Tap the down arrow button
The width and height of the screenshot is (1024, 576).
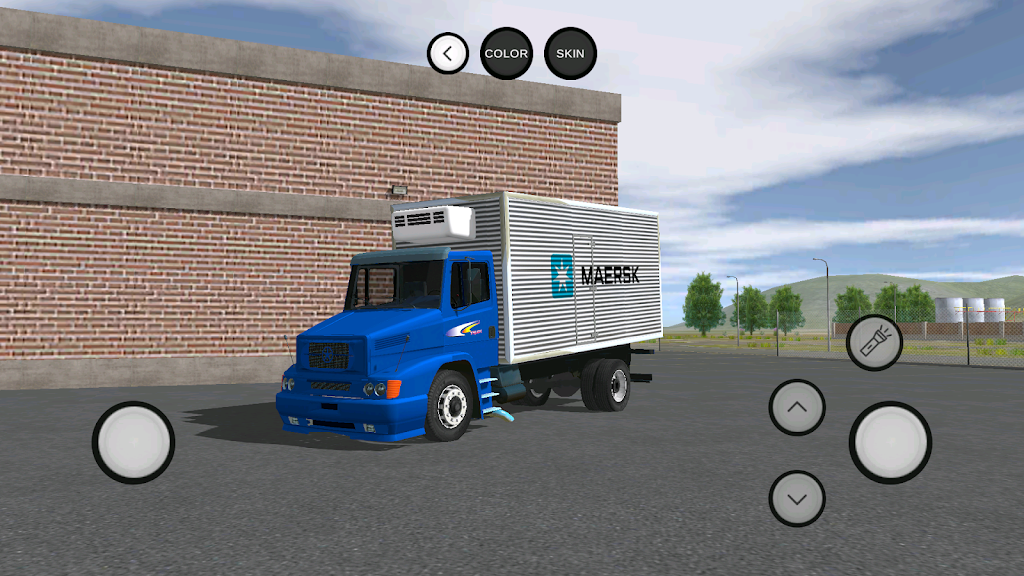tap(797, 498)
